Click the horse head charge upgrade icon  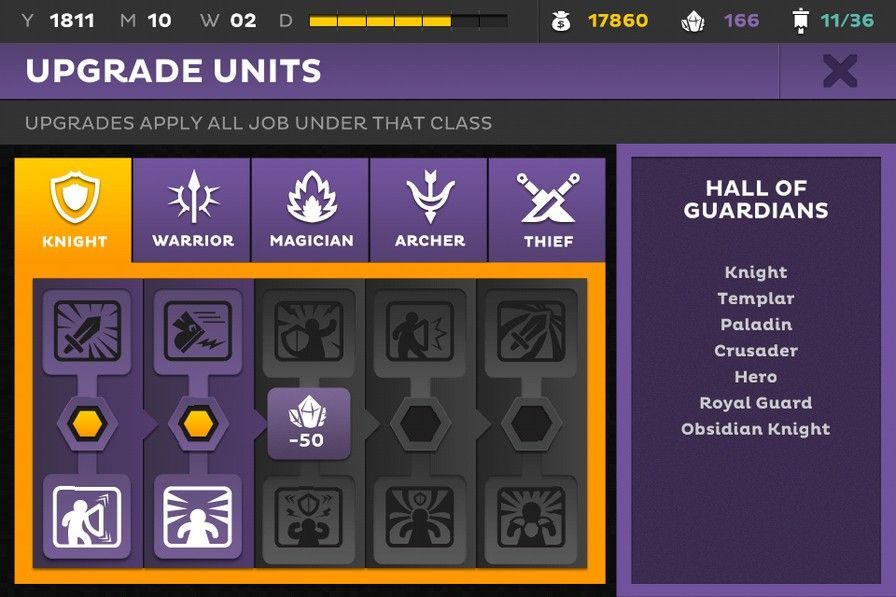198,331
